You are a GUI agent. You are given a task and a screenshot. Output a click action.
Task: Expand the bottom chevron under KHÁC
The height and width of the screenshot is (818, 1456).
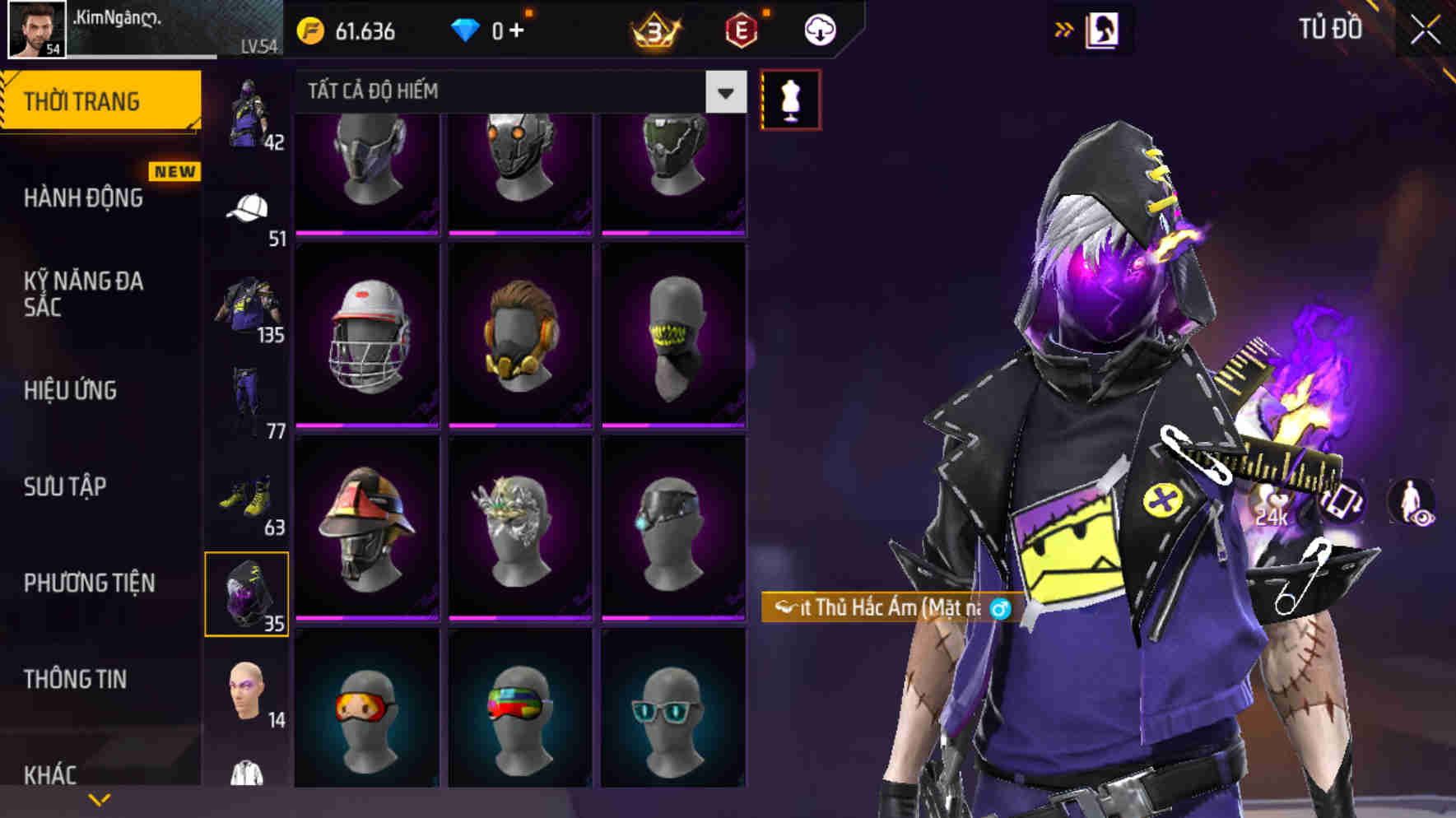[101, 798]
